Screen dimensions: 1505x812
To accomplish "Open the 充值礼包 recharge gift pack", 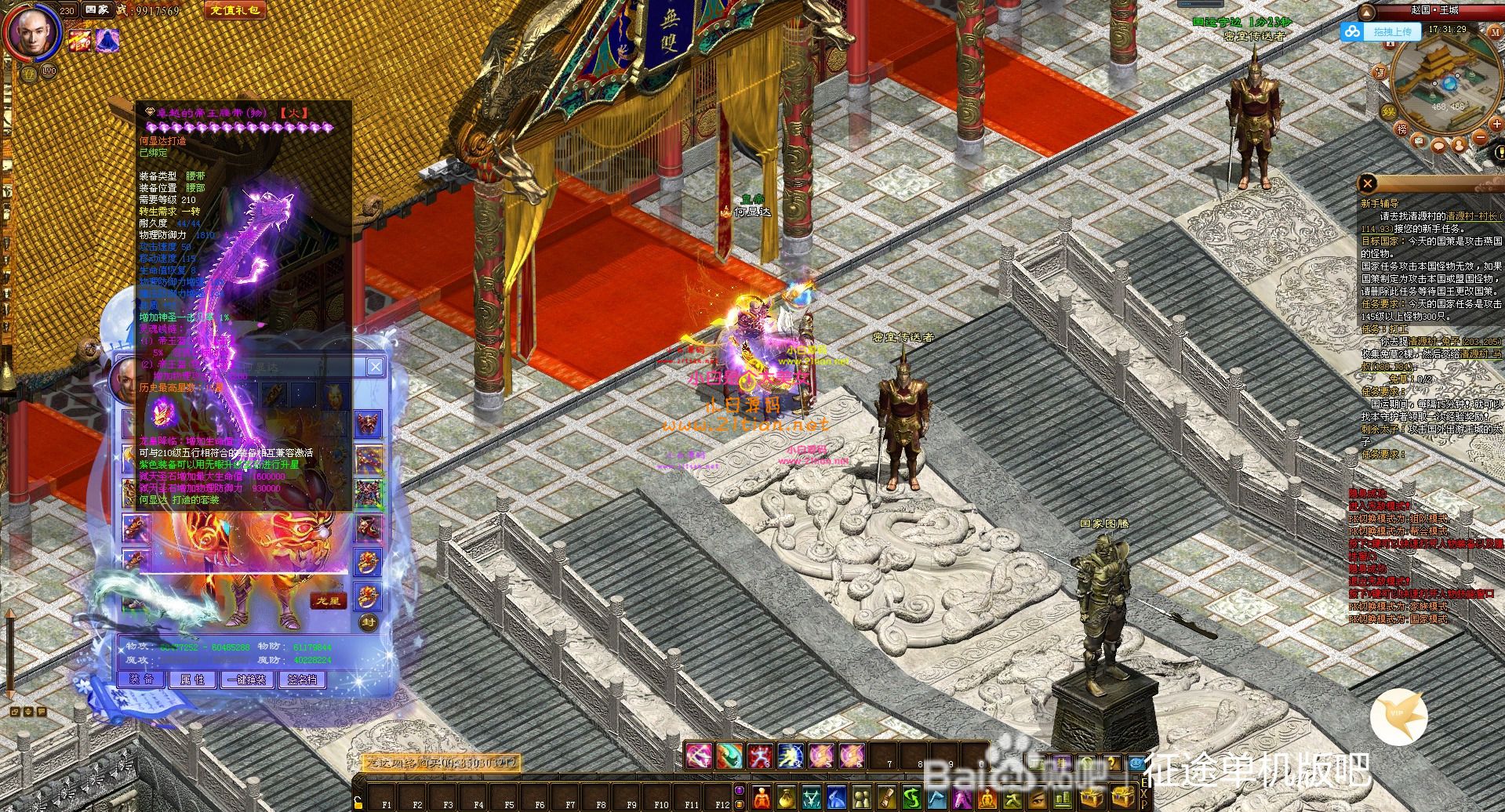I will tap(234, 10).
